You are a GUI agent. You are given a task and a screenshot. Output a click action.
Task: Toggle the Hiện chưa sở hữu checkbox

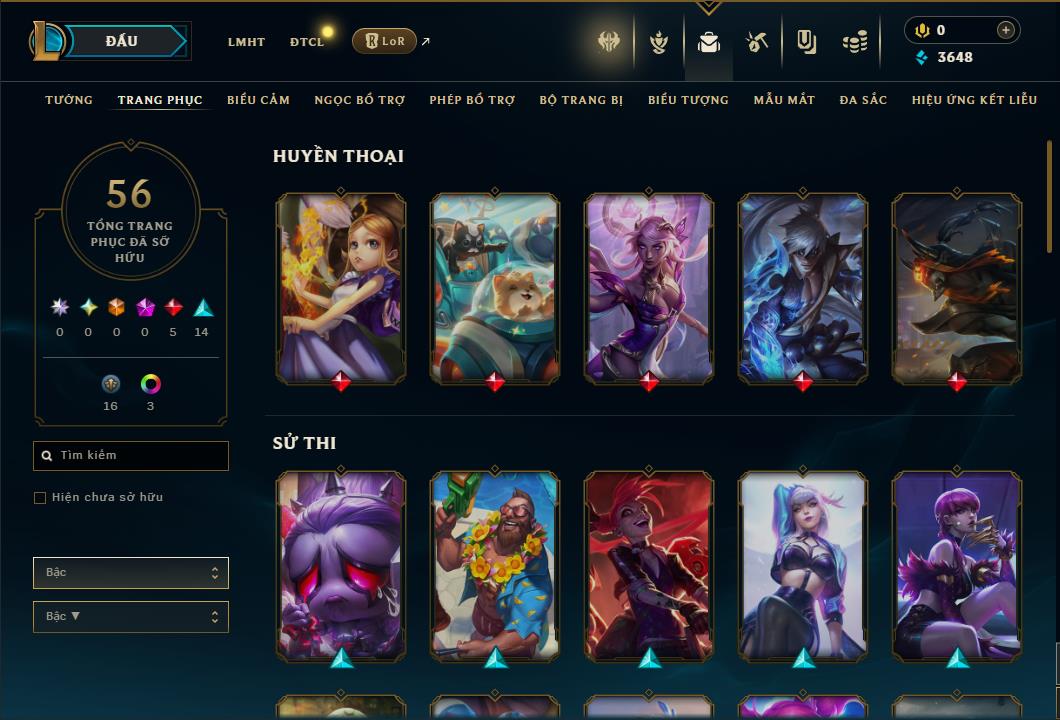[x=40, y=498]
